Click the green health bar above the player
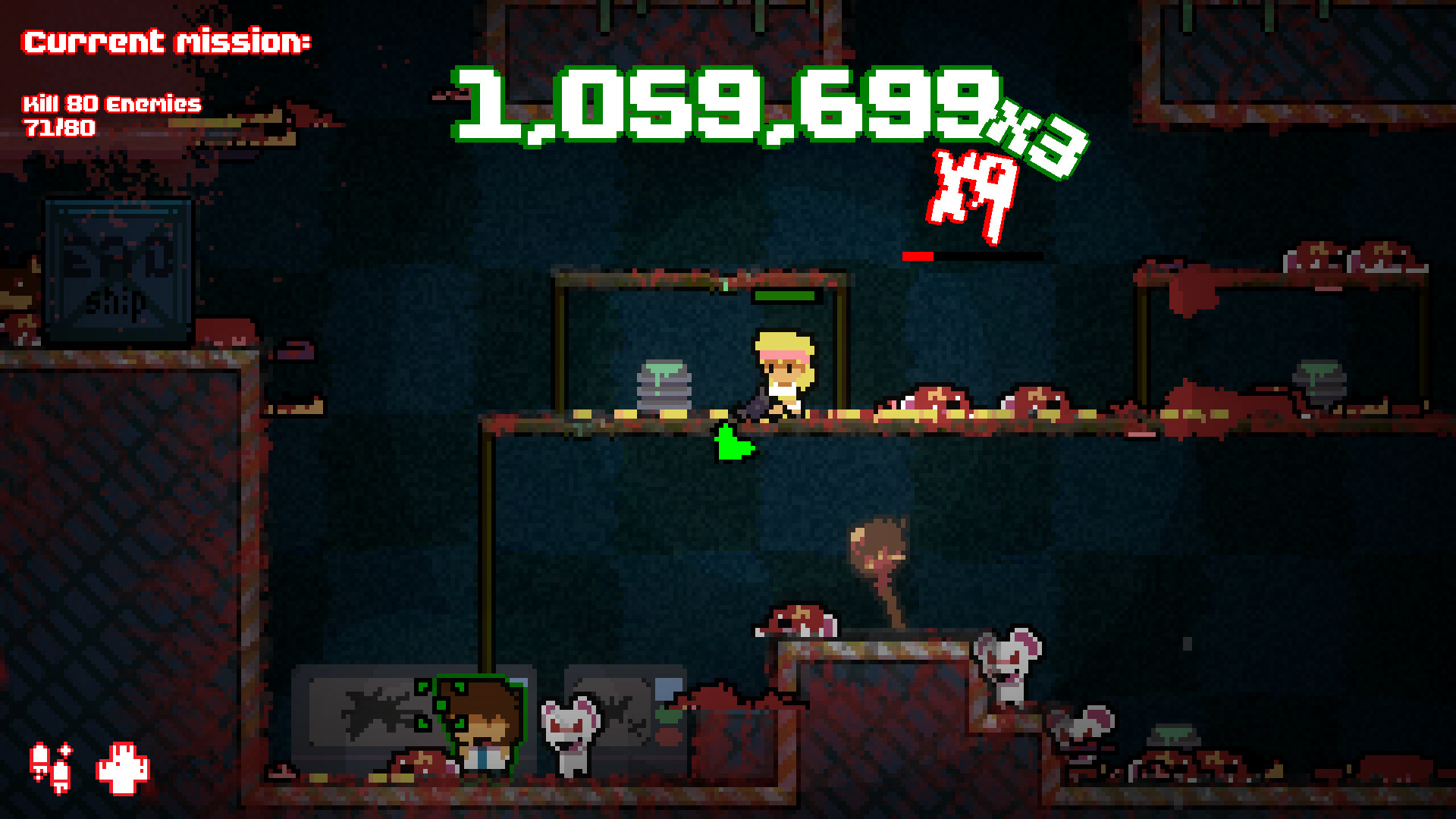Image resolution: width=1456 pixels, height=819 pixels. point(786,297)
